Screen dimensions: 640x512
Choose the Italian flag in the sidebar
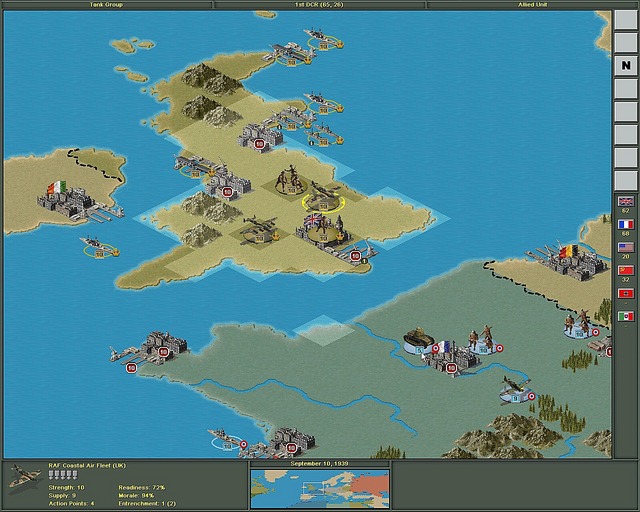[x=626, y=316]
